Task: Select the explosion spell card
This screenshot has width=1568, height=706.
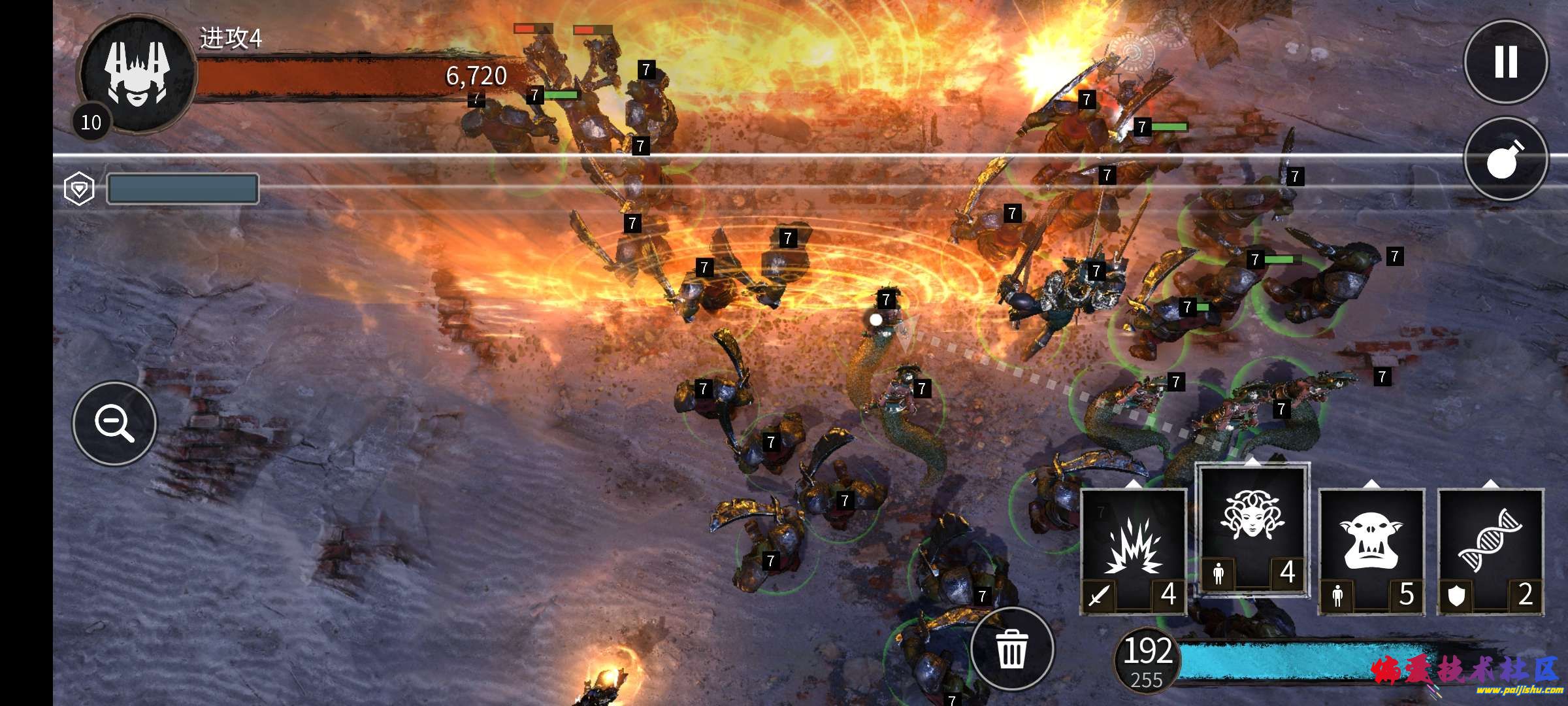Action: tap(1134, 550)
